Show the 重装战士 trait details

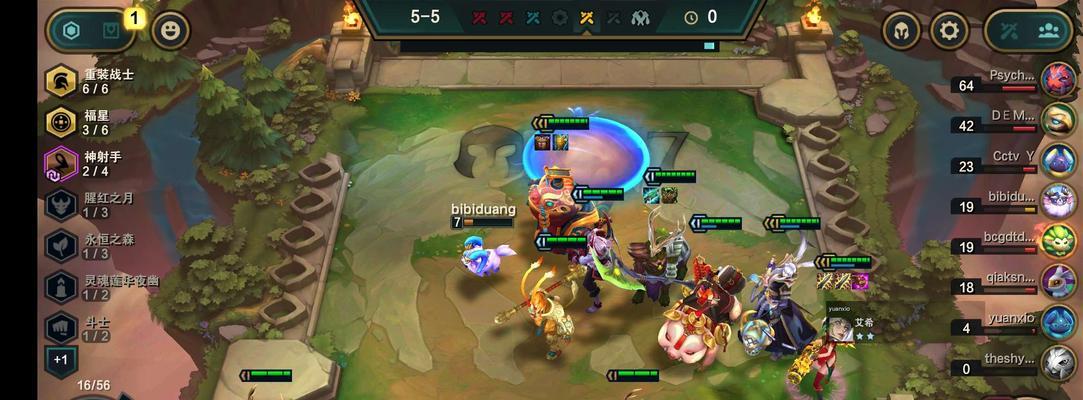click(62, 82)
